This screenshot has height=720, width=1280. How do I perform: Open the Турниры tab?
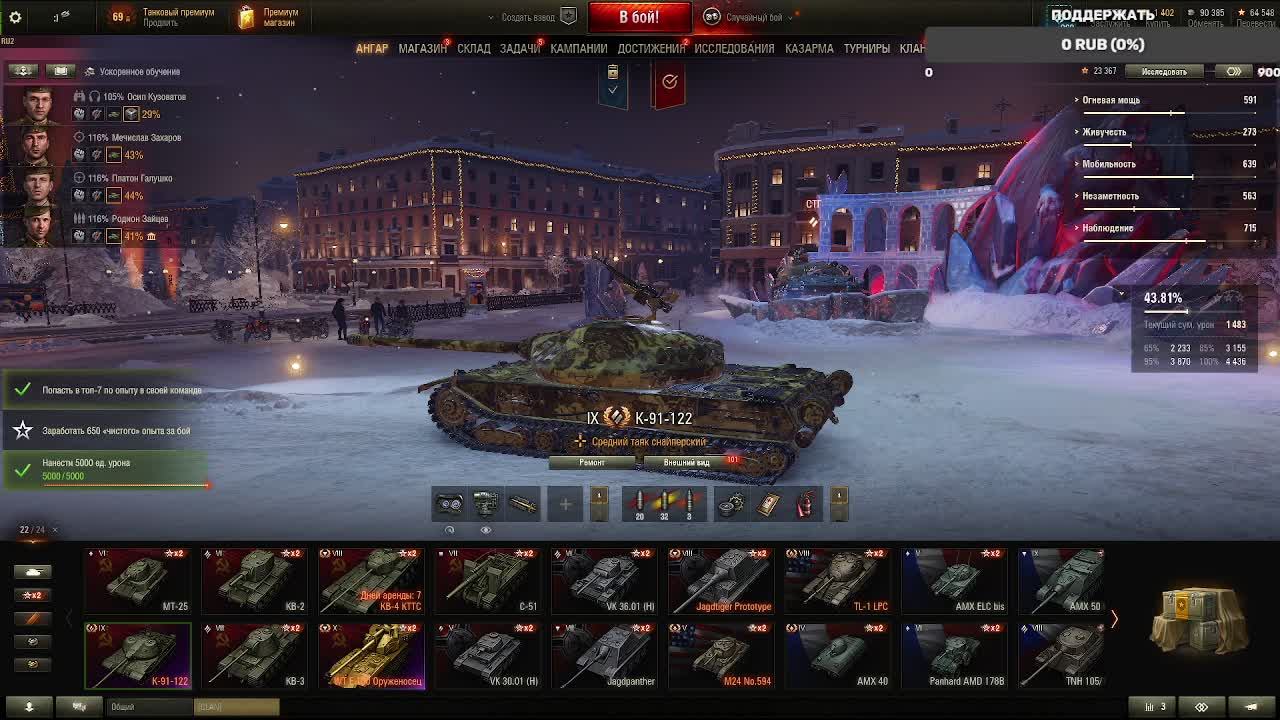[866, 48]
